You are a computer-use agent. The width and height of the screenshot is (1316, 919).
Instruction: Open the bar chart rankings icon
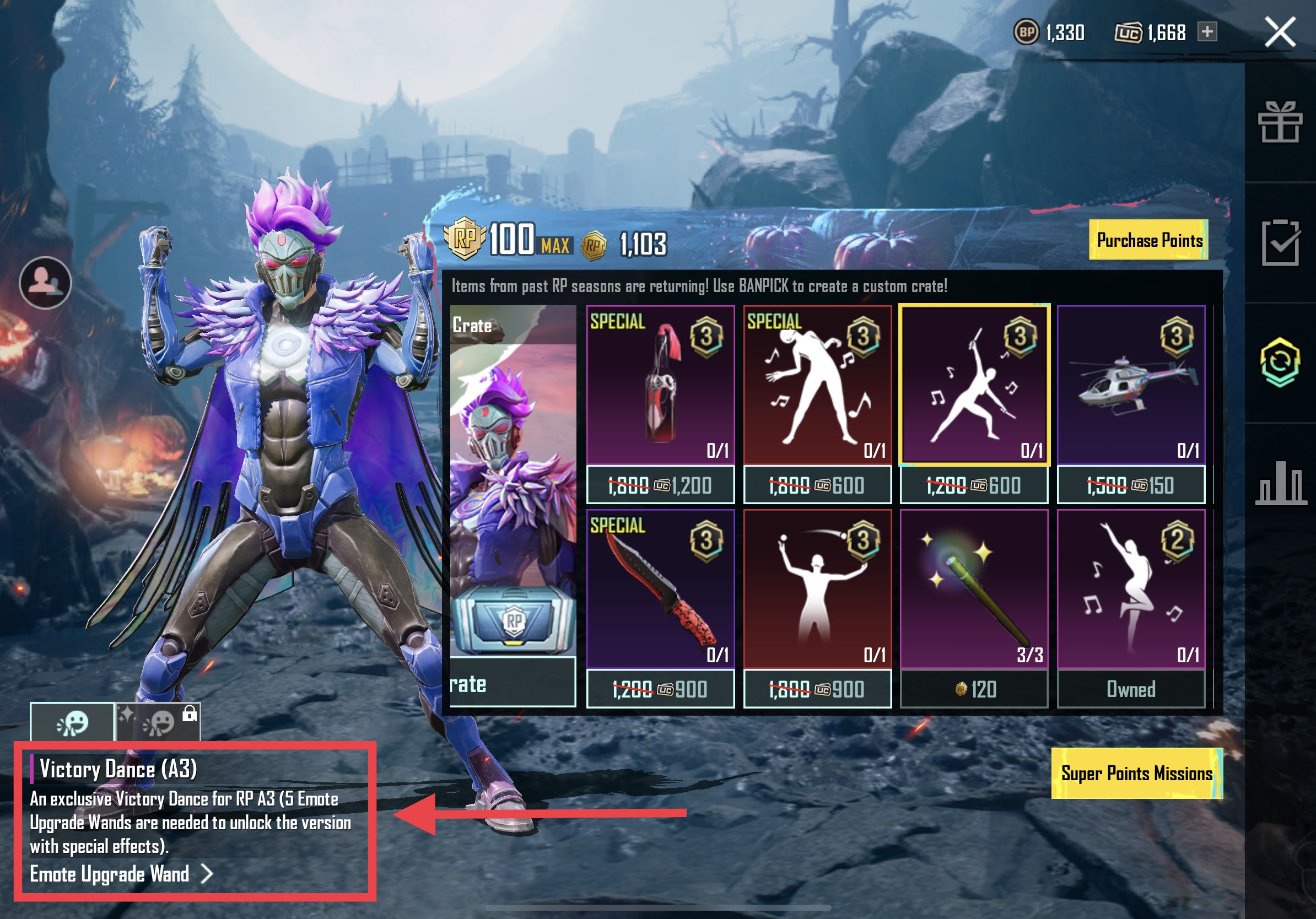point(1280,483)
